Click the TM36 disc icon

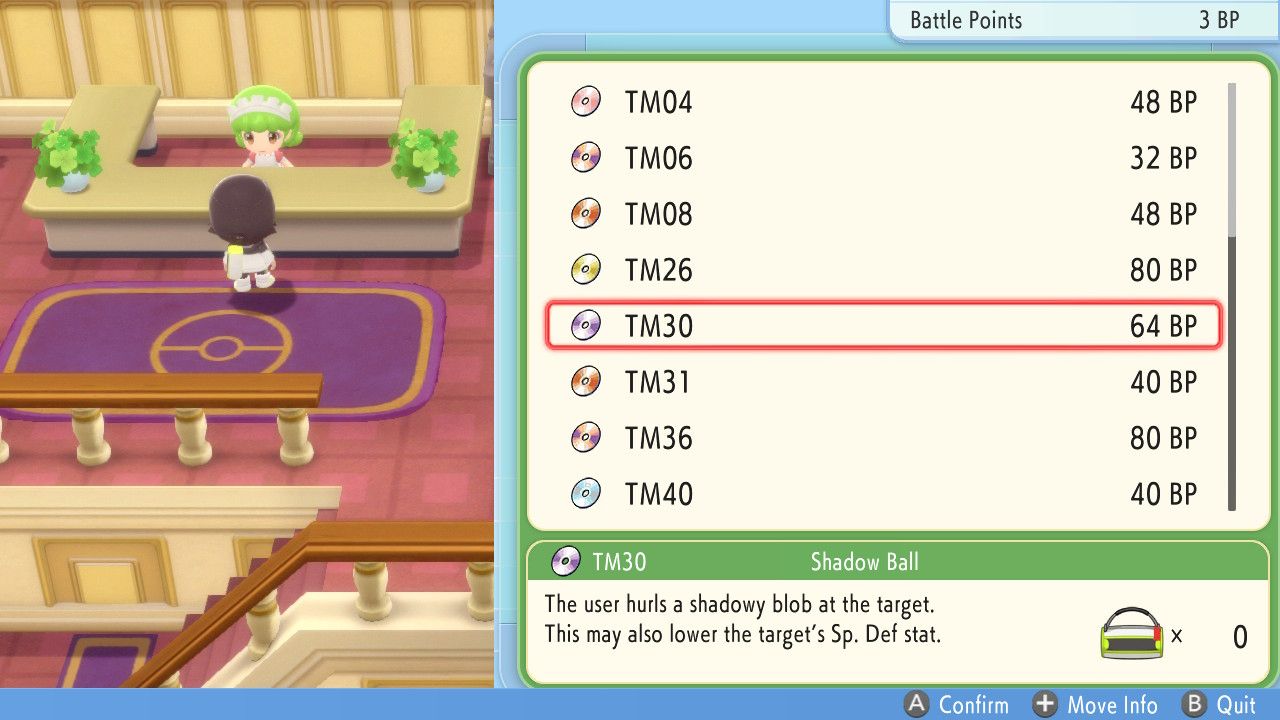(x=585, y=437)
